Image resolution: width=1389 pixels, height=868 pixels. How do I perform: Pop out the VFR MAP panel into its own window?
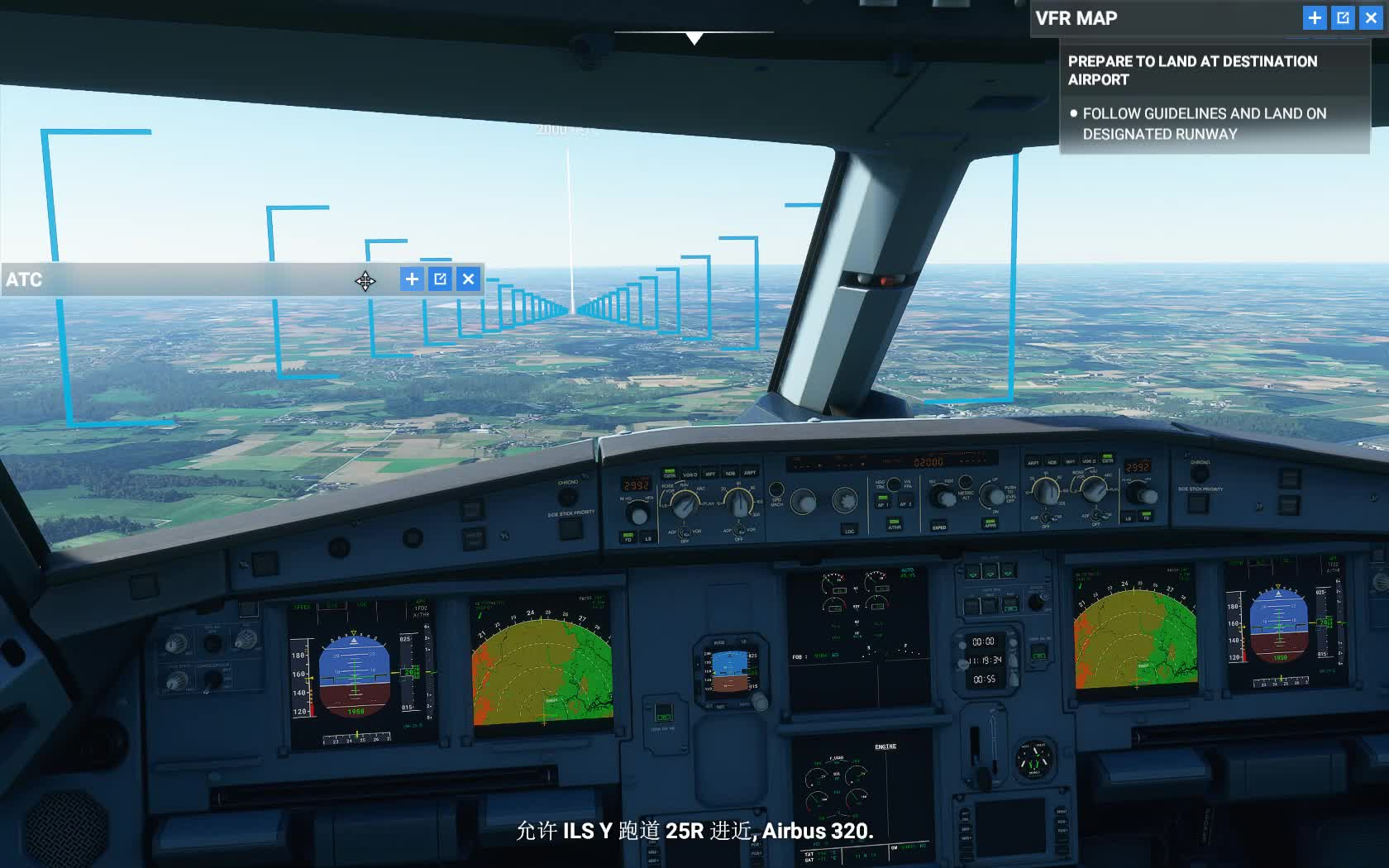coord(1343,18)
